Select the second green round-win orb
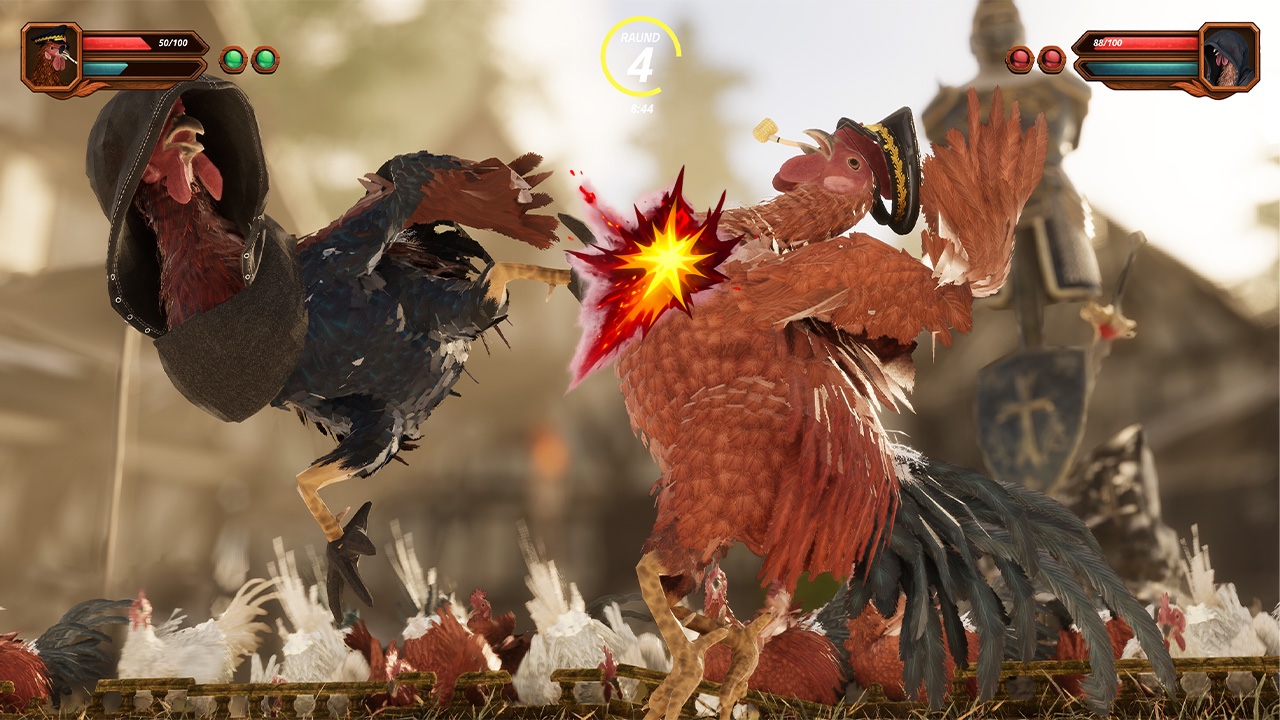The image size is (1280, 720). [x=263, y=57]
